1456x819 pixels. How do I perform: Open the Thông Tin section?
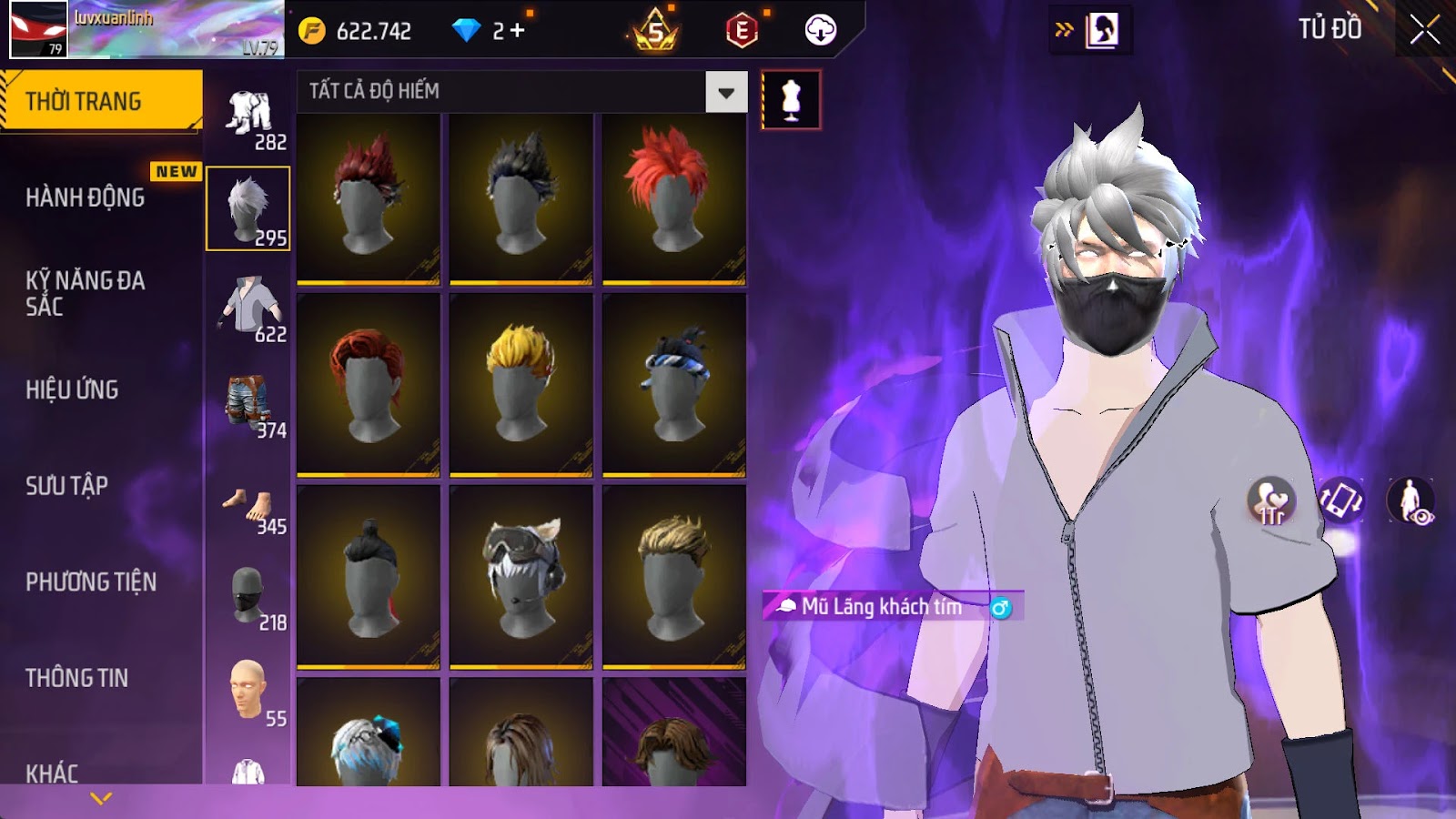tap(76, 678)
